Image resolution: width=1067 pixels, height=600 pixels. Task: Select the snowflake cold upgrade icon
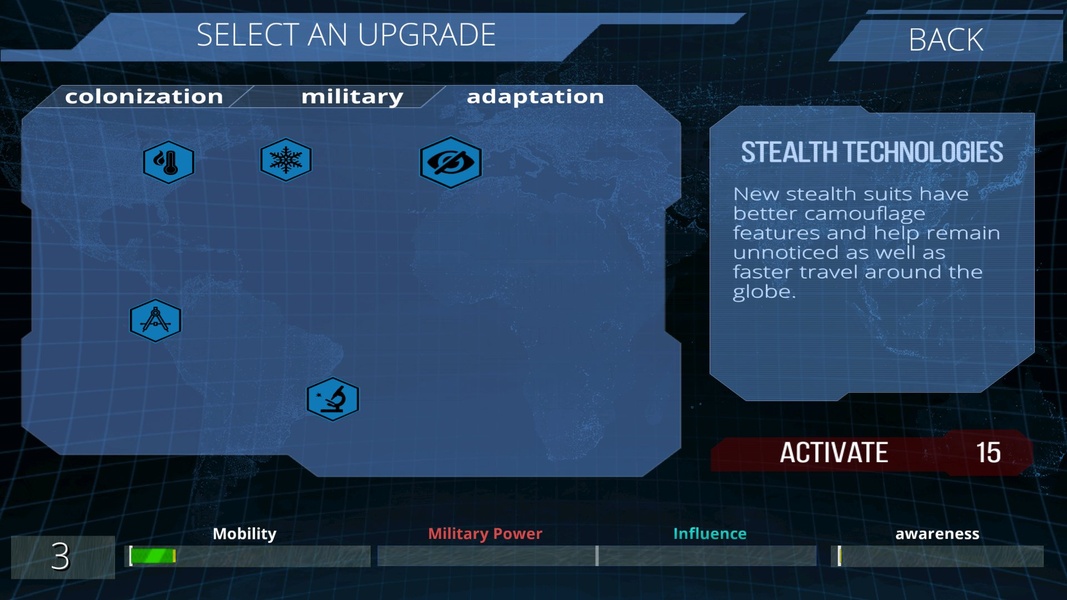pos(286,160)
